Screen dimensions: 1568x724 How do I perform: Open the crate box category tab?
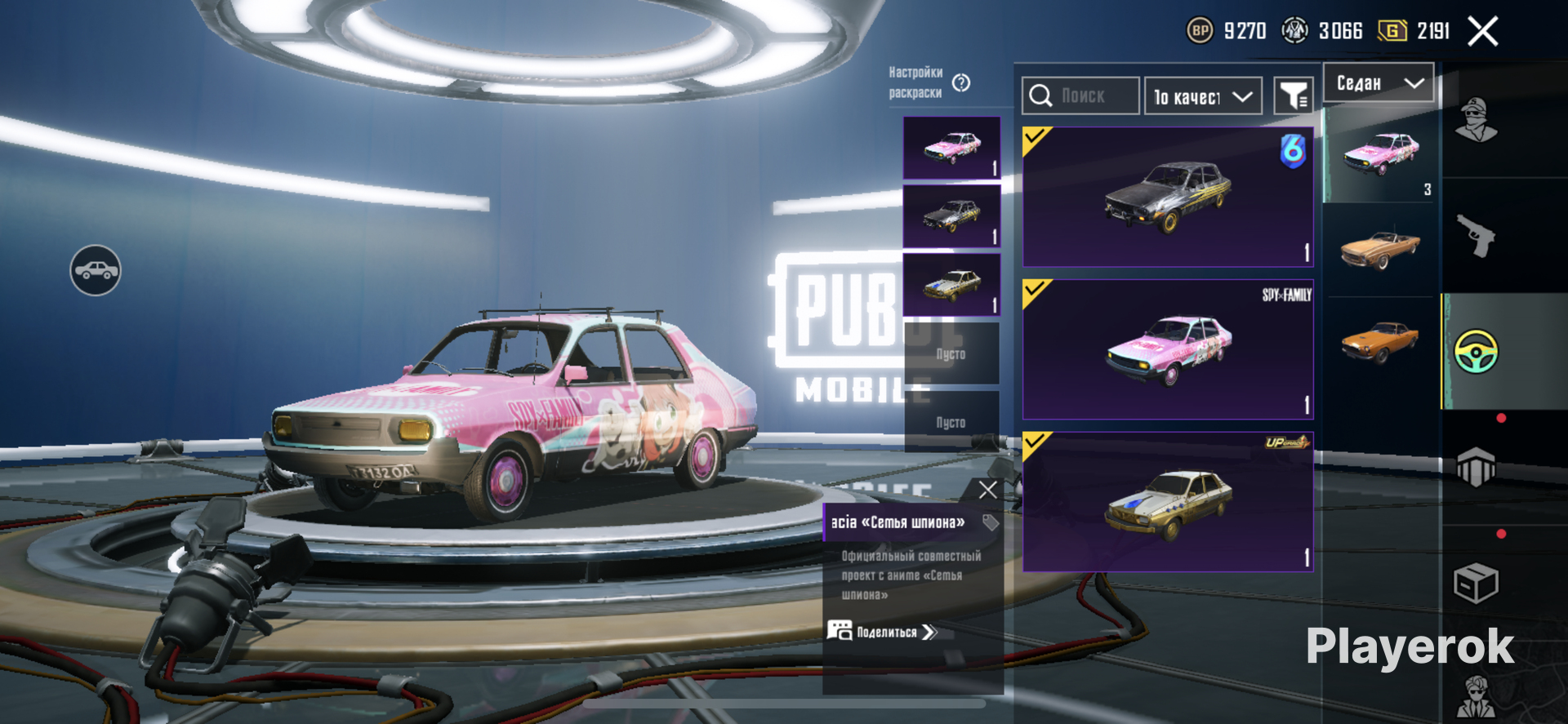point(1476,583)
